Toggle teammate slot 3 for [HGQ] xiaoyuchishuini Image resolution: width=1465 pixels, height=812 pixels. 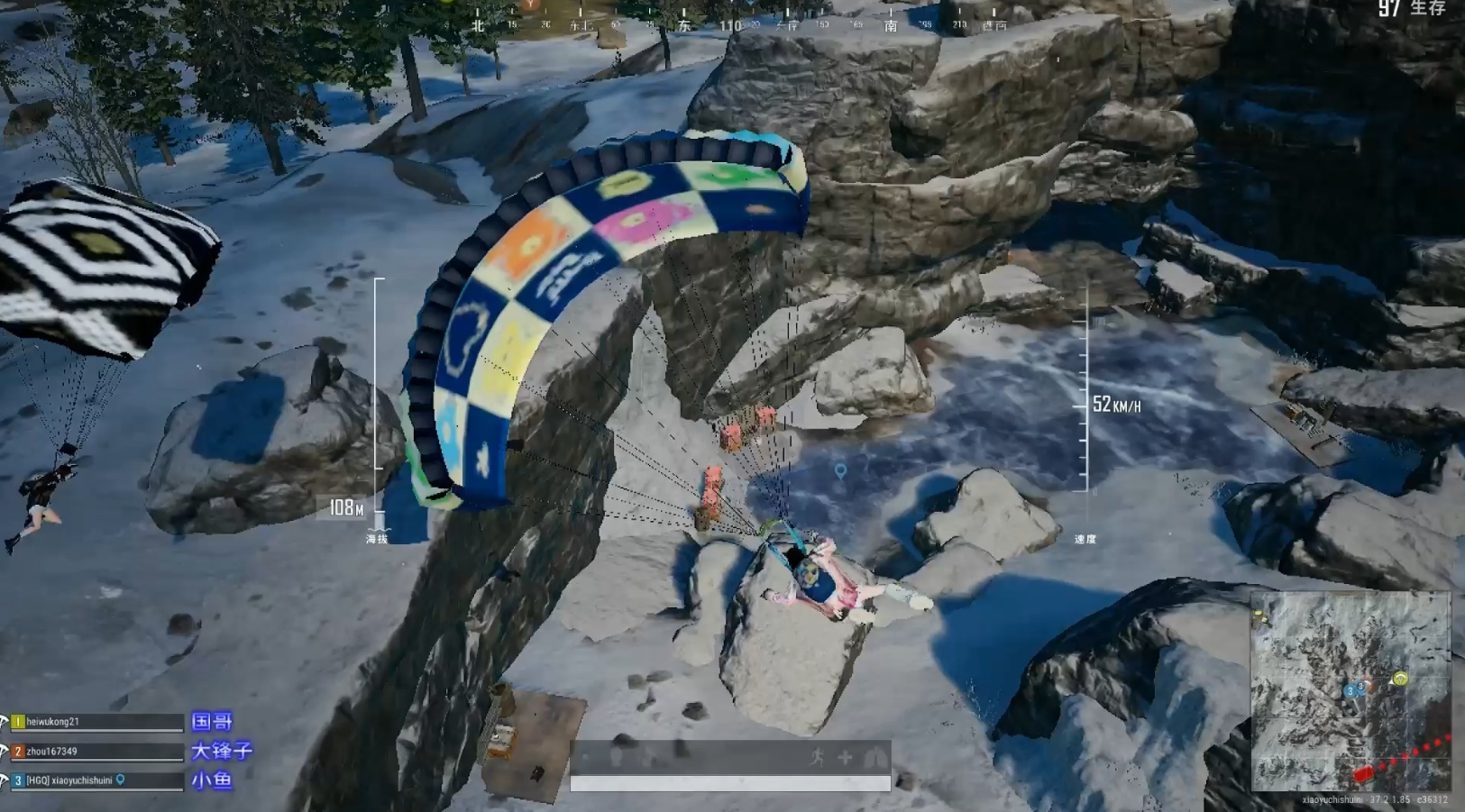point(18,780)
